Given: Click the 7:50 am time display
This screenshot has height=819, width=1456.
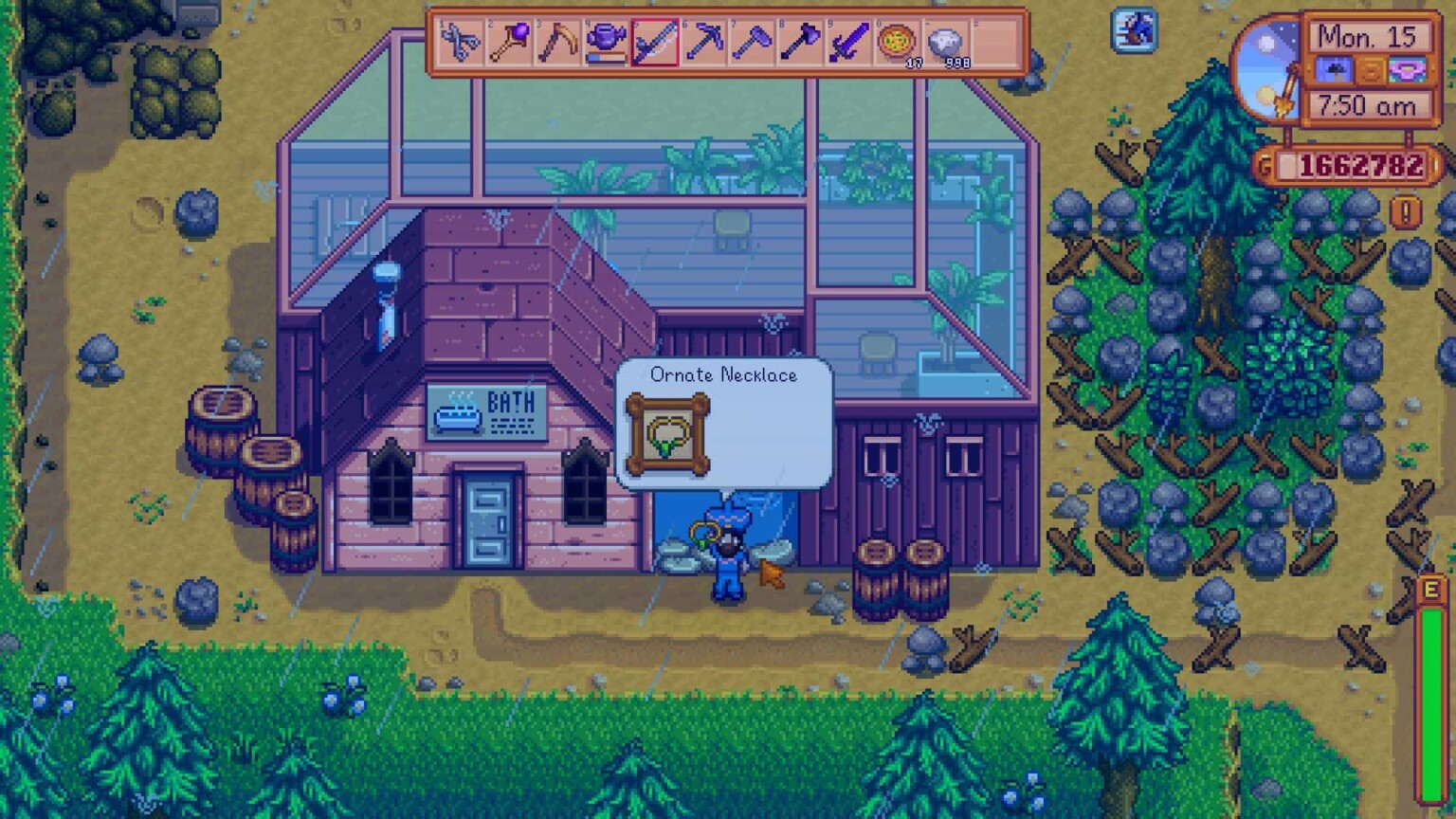Looking at the screenshot, I should pyautogui.click(x=1367, y=104).
